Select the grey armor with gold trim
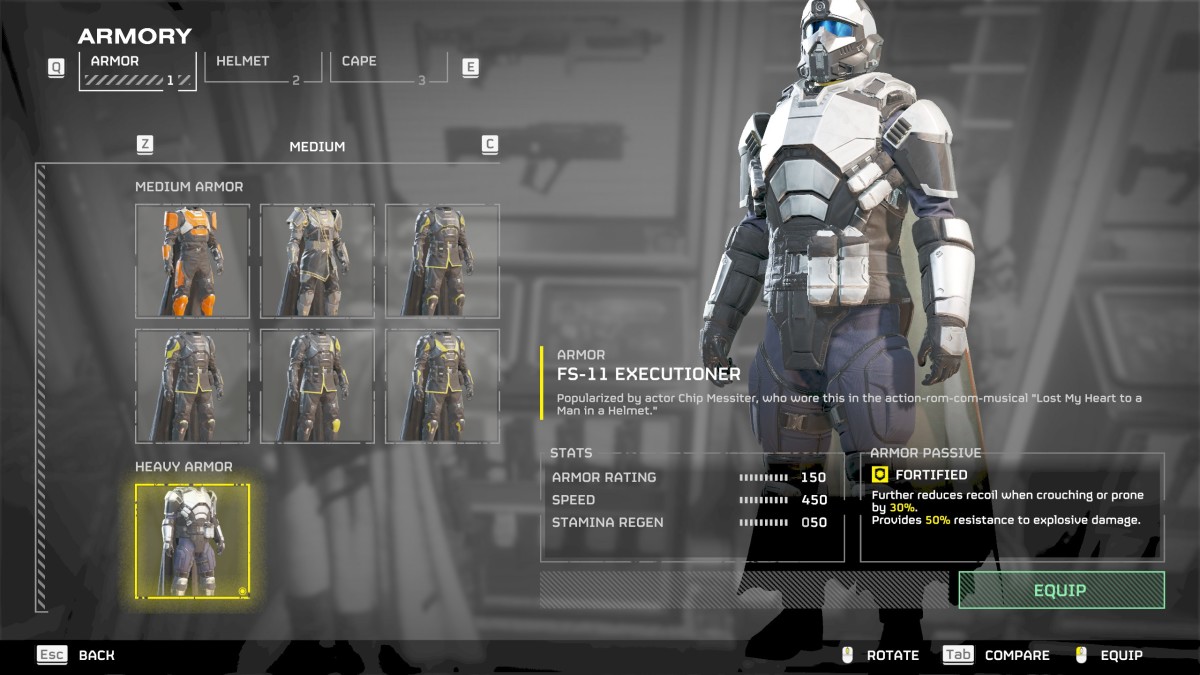This screenshot has height=675, width=1200. [318, 261]
